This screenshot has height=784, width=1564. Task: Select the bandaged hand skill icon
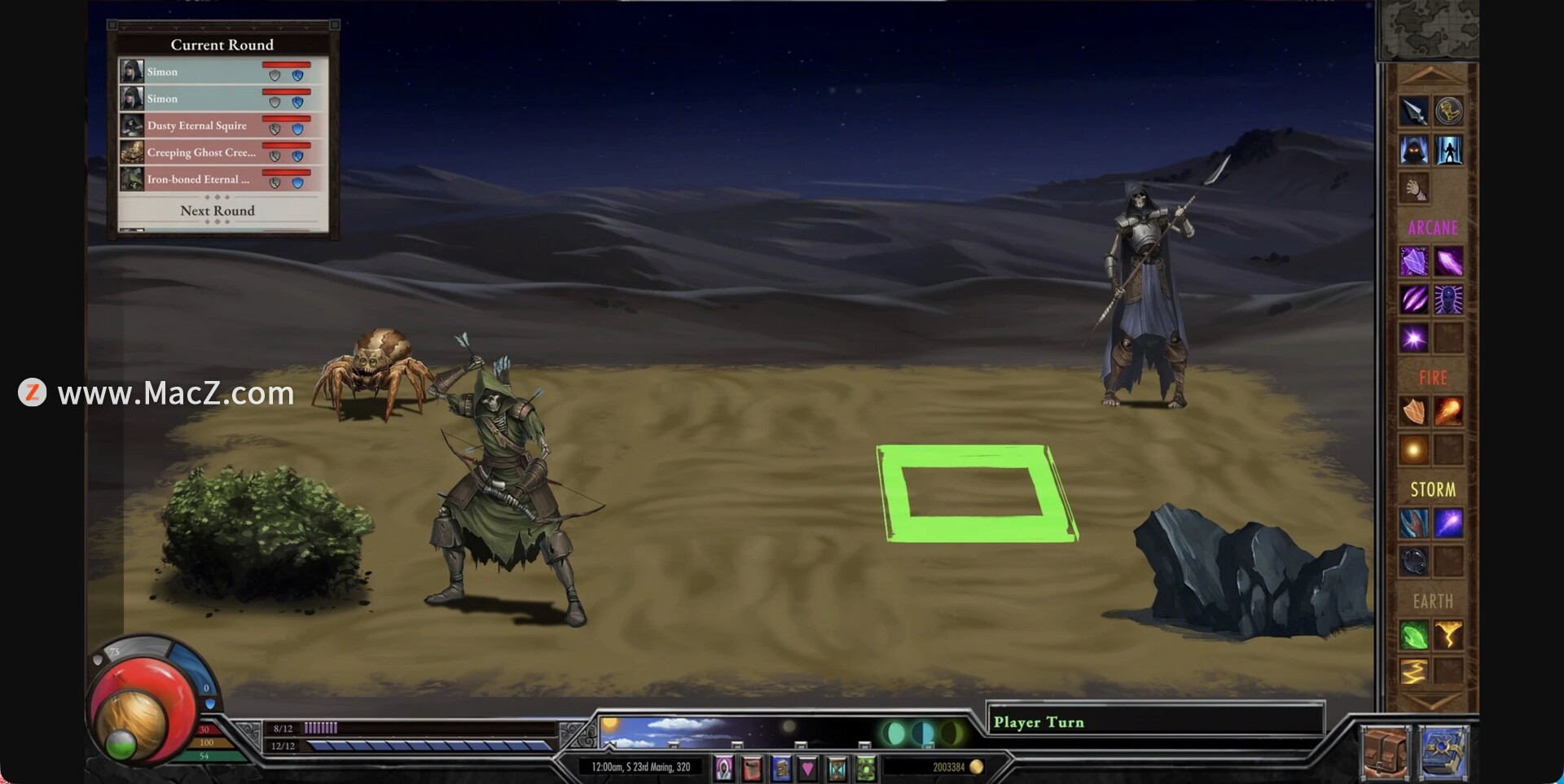[x=1414, y=189]
